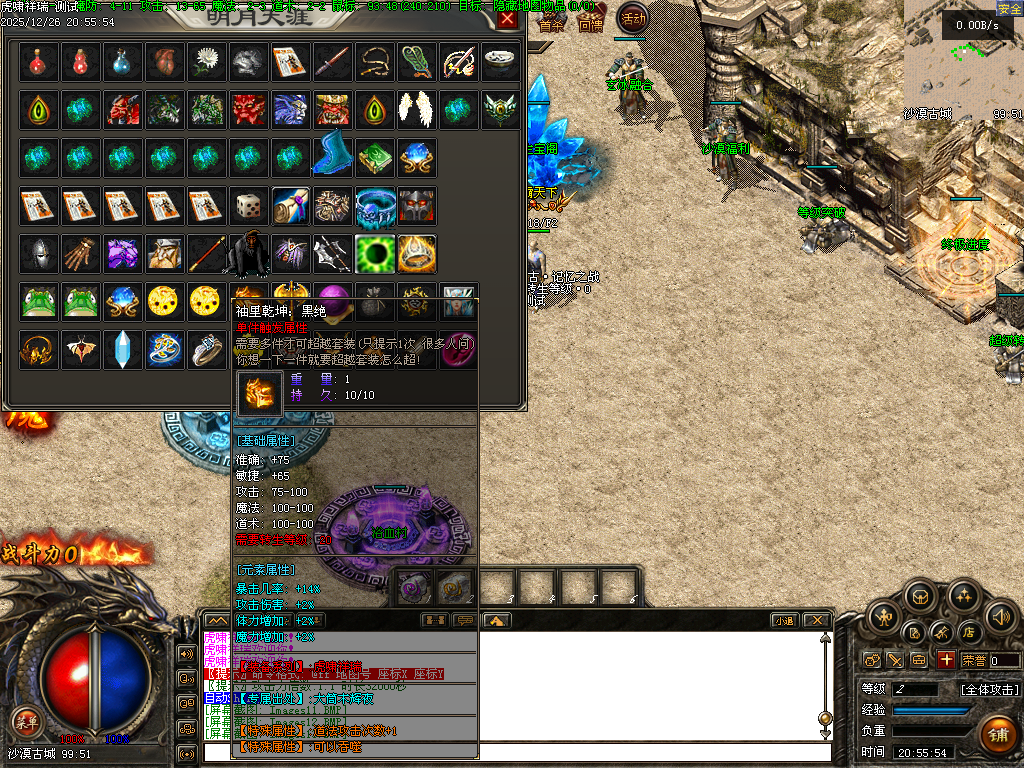This screenshot has height=768, width=1024.
Task: Select the white angel wings item
Action: point(415,108)
